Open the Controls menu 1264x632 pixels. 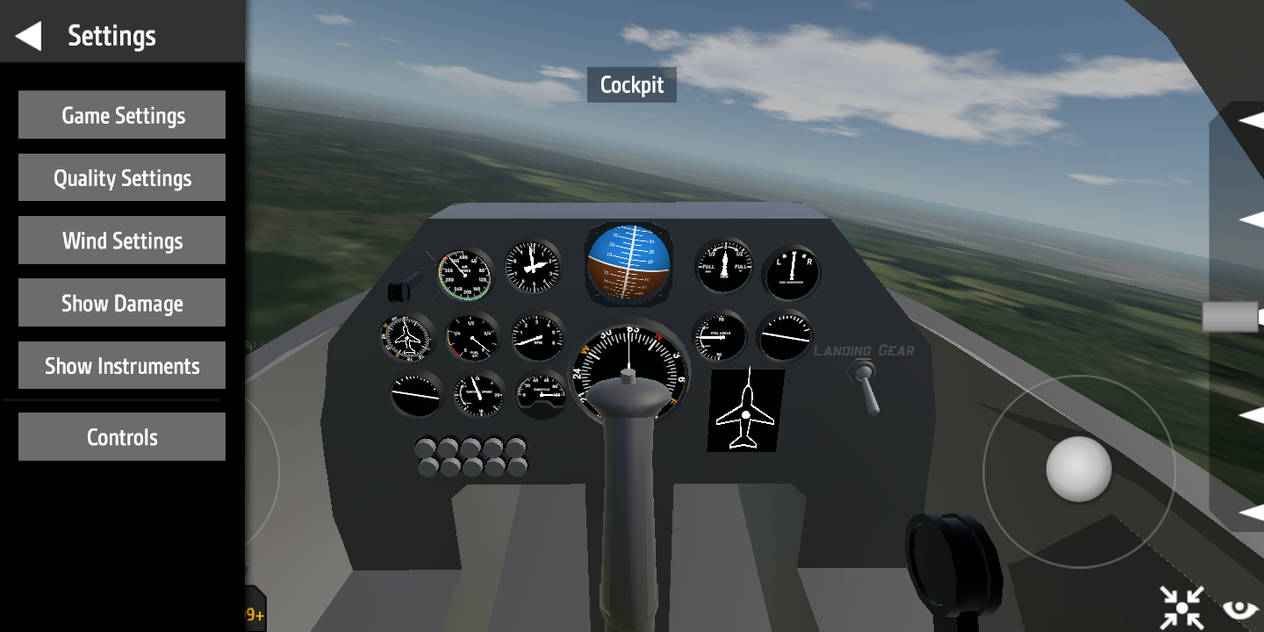[122, 437]
